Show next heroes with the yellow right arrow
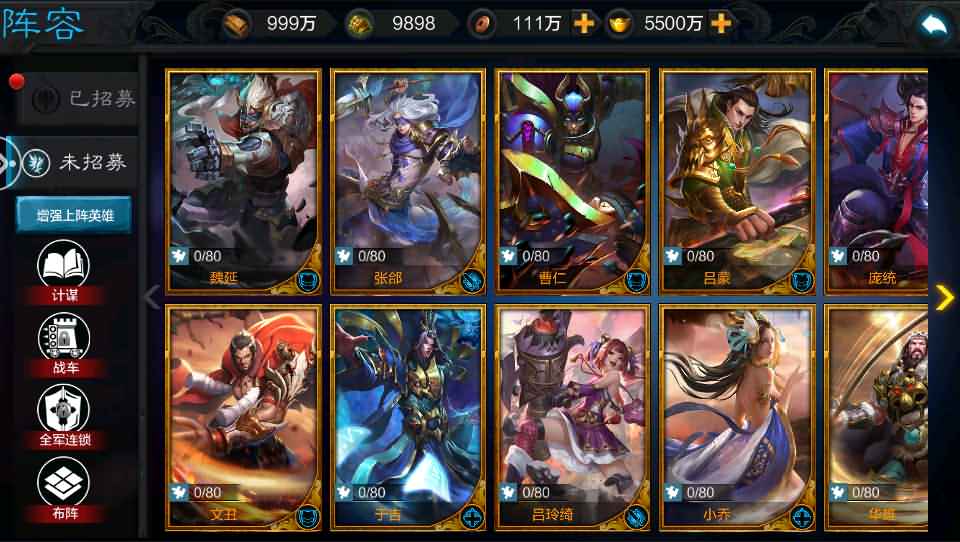This screenshot has height=542, width=960. point(943,297)
